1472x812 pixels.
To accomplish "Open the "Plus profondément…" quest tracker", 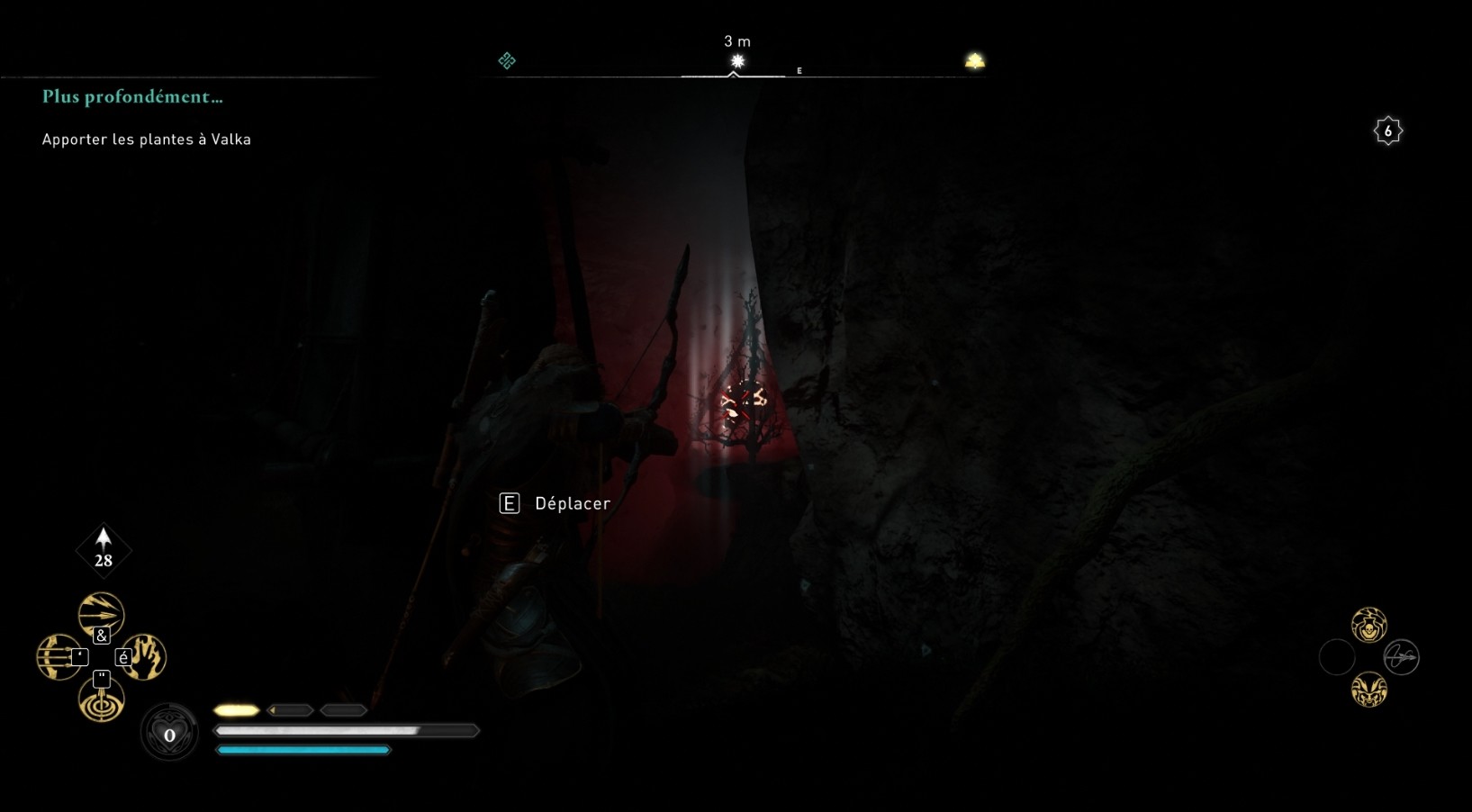I will [x=132, y=97].
